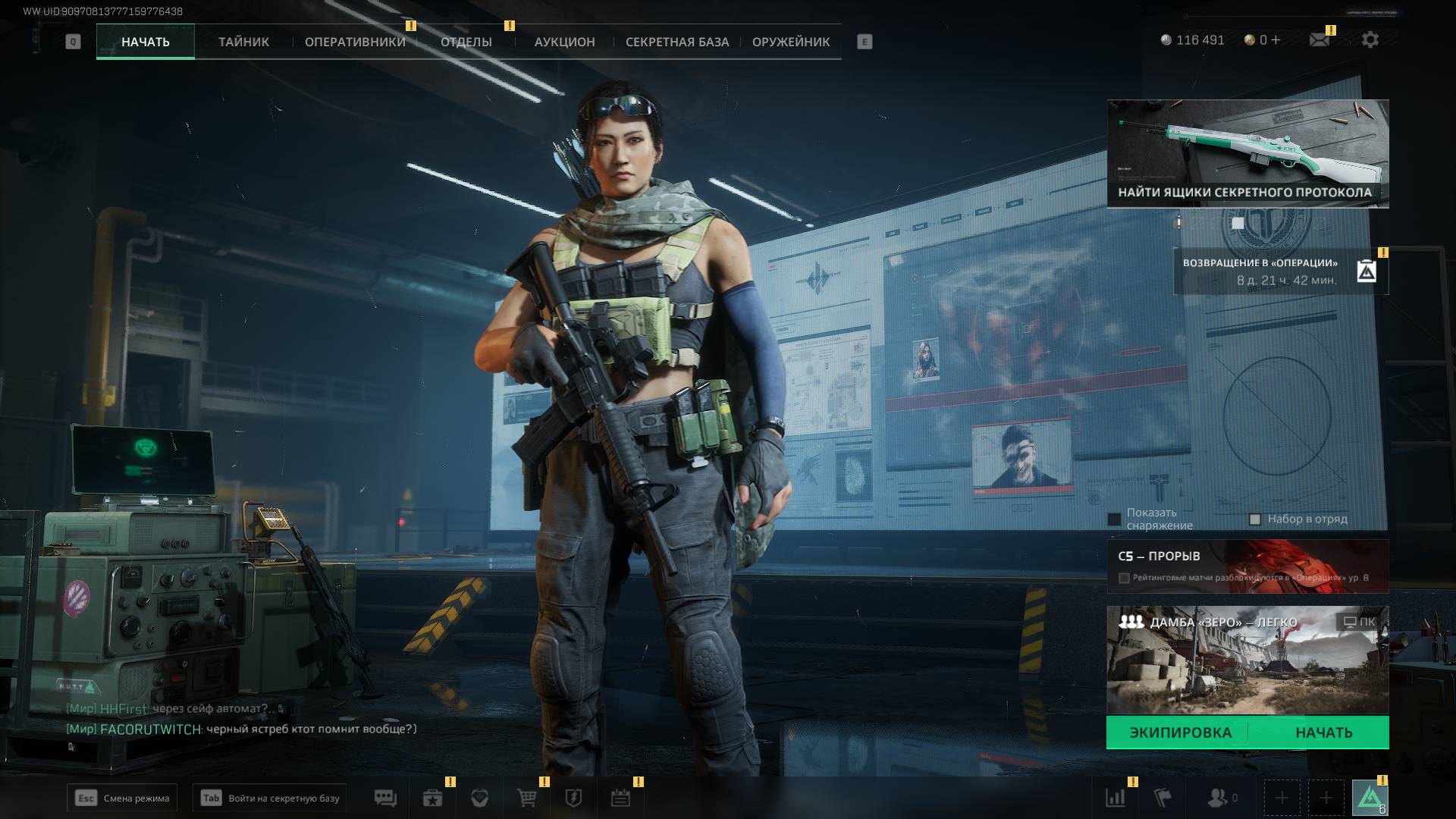Screen dimensions: 1456x819
Task: Go to the Аукцион tab
Action: click(x=564, y=42)
